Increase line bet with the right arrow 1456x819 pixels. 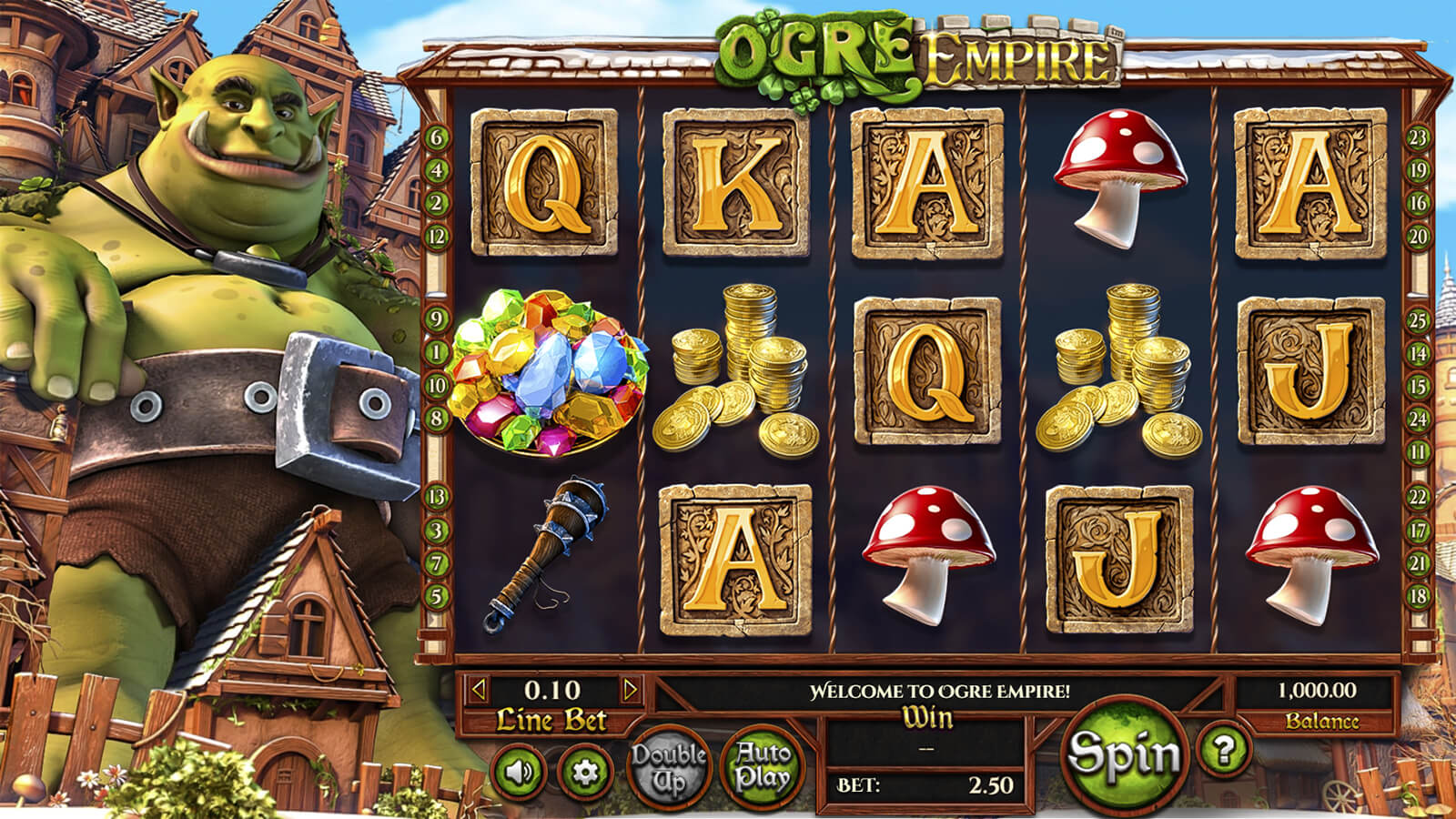tap(630, 690)
